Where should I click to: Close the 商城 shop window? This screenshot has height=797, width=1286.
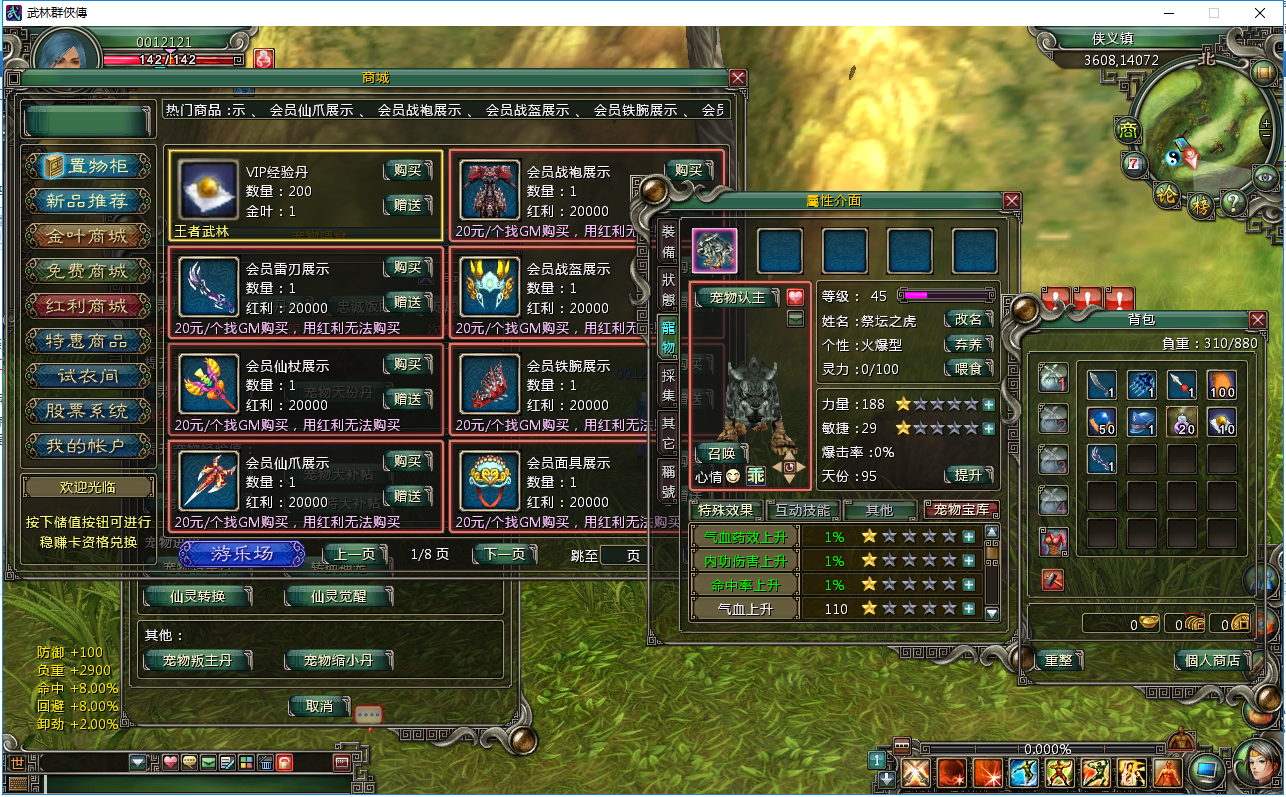[x=738, y=77]
